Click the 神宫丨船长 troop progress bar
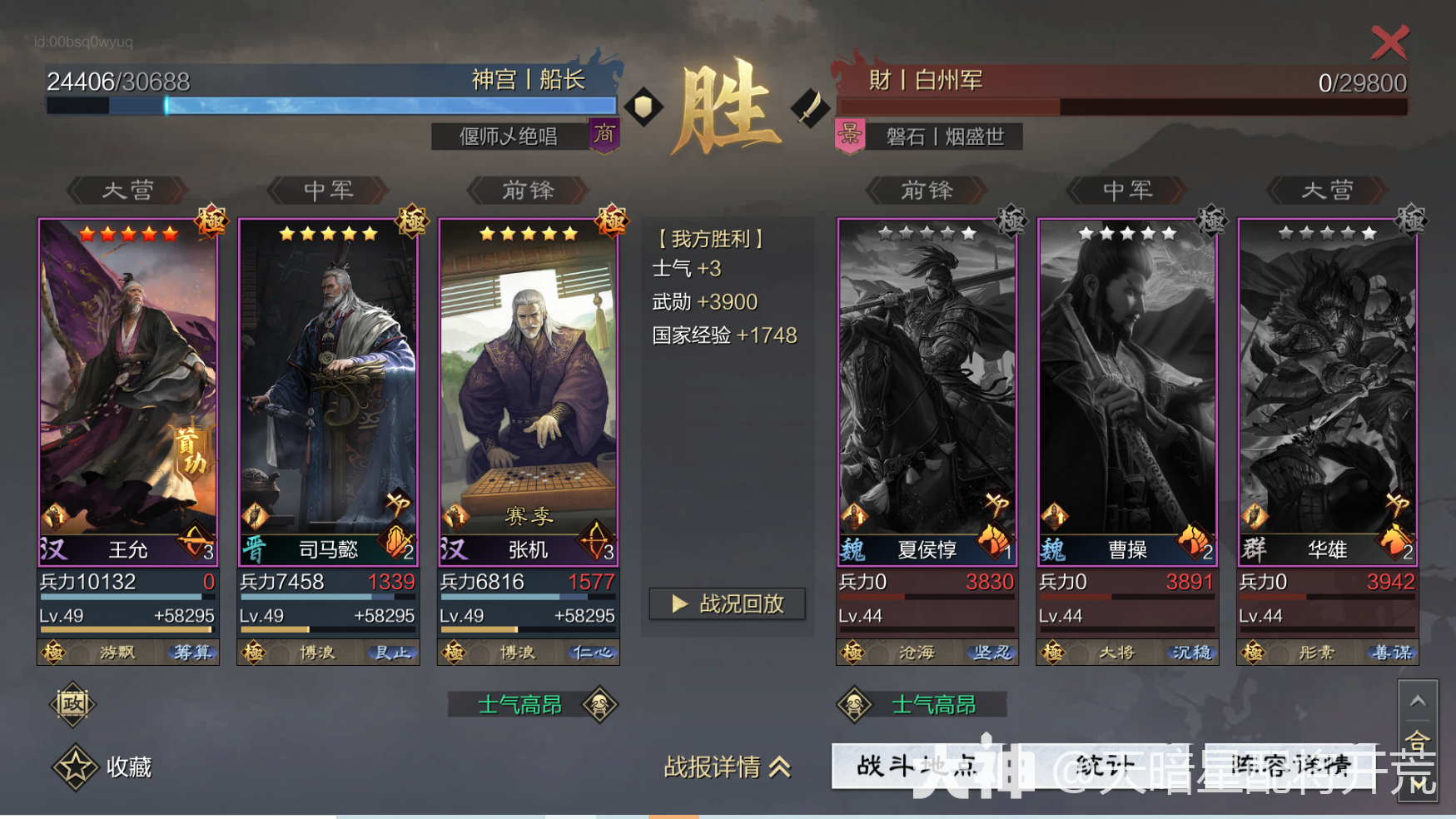Viewport: 1456px width, 819px height. pyautogui.click(x=333, y=105)
